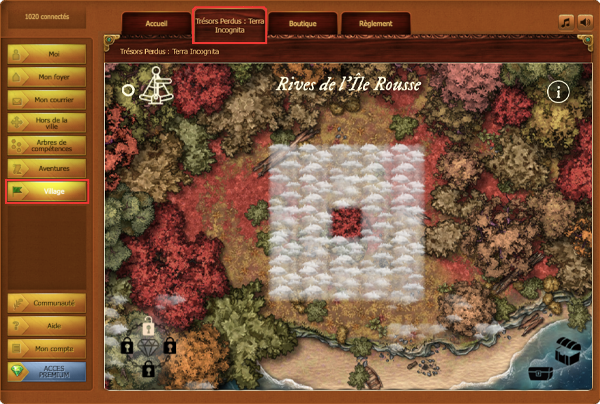This screenshot has height=404, width=600.
Task: Open the Communauté section
Action: coord(47,303)
